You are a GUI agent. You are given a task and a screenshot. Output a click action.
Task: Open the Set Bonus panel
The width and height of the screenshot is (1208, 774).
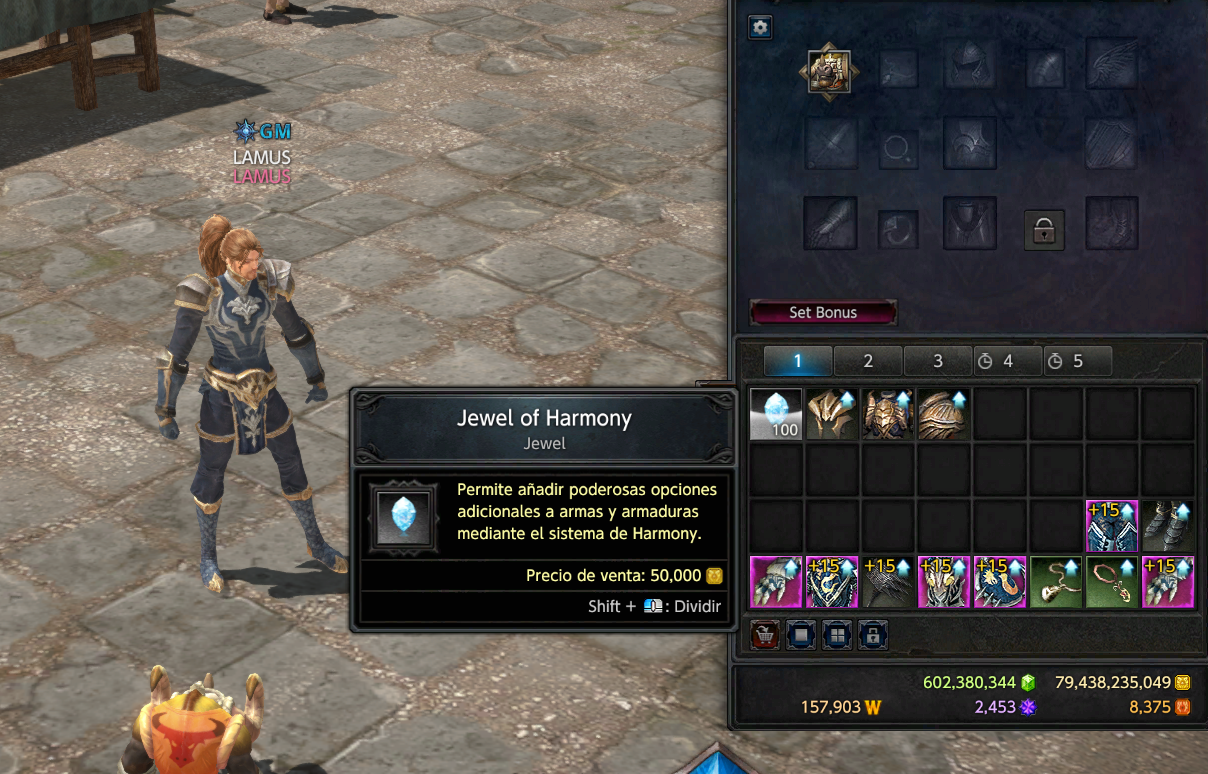823,312
